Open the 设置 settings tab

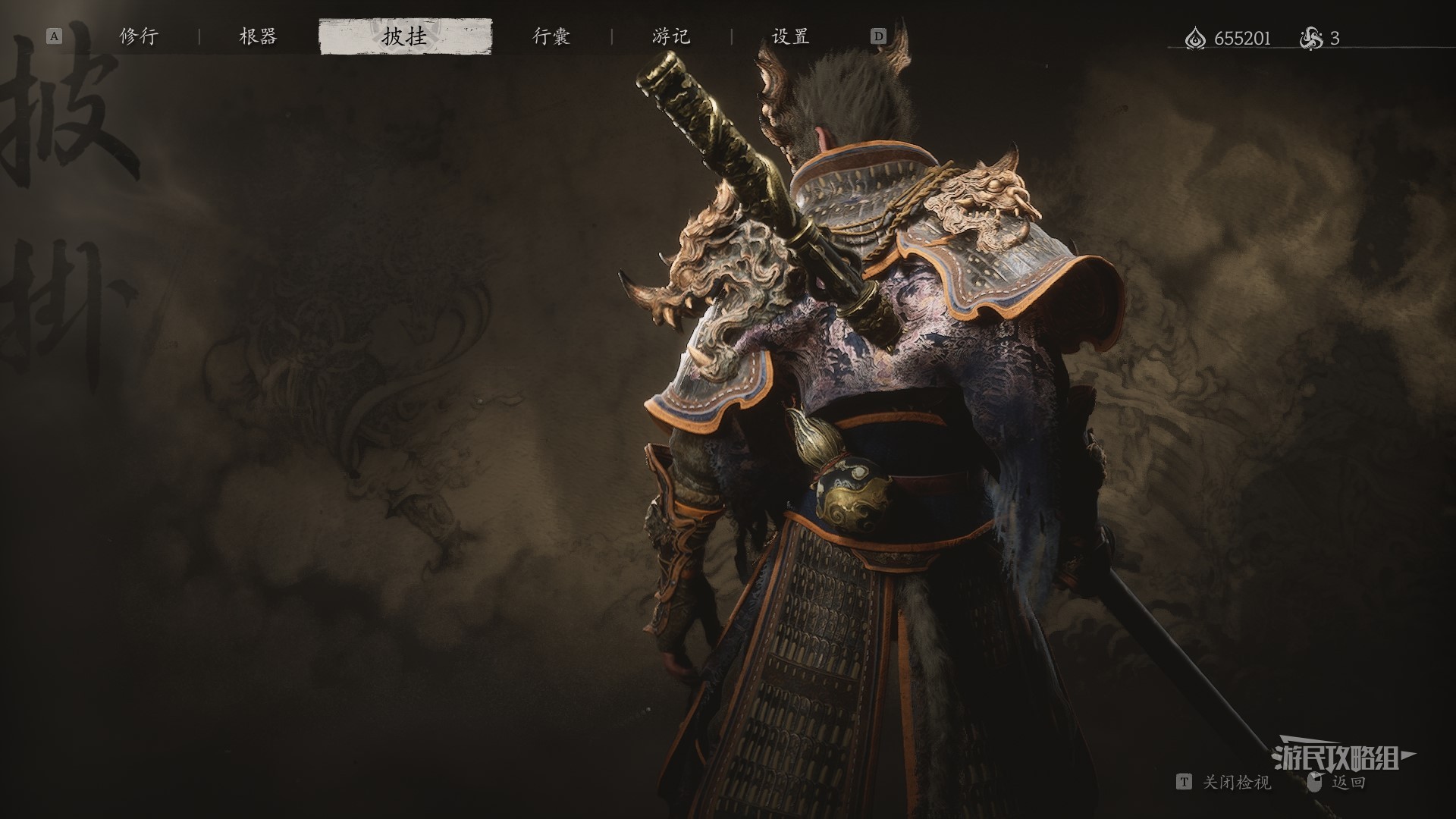[x=790, y=36]
